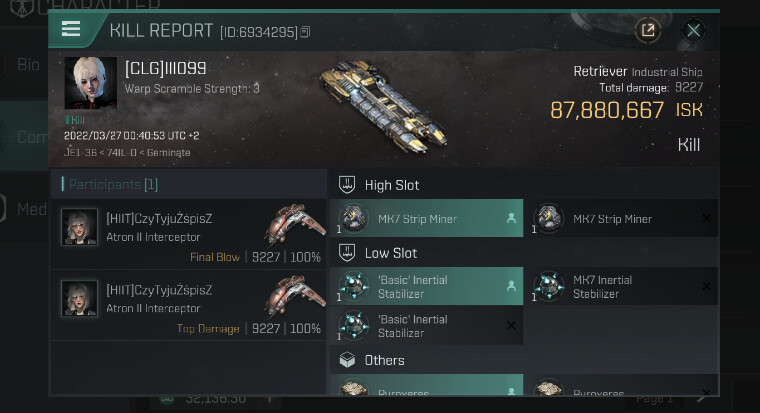Copy the kill report ID
Screen dimensions: 760x413
click(305, 32)
